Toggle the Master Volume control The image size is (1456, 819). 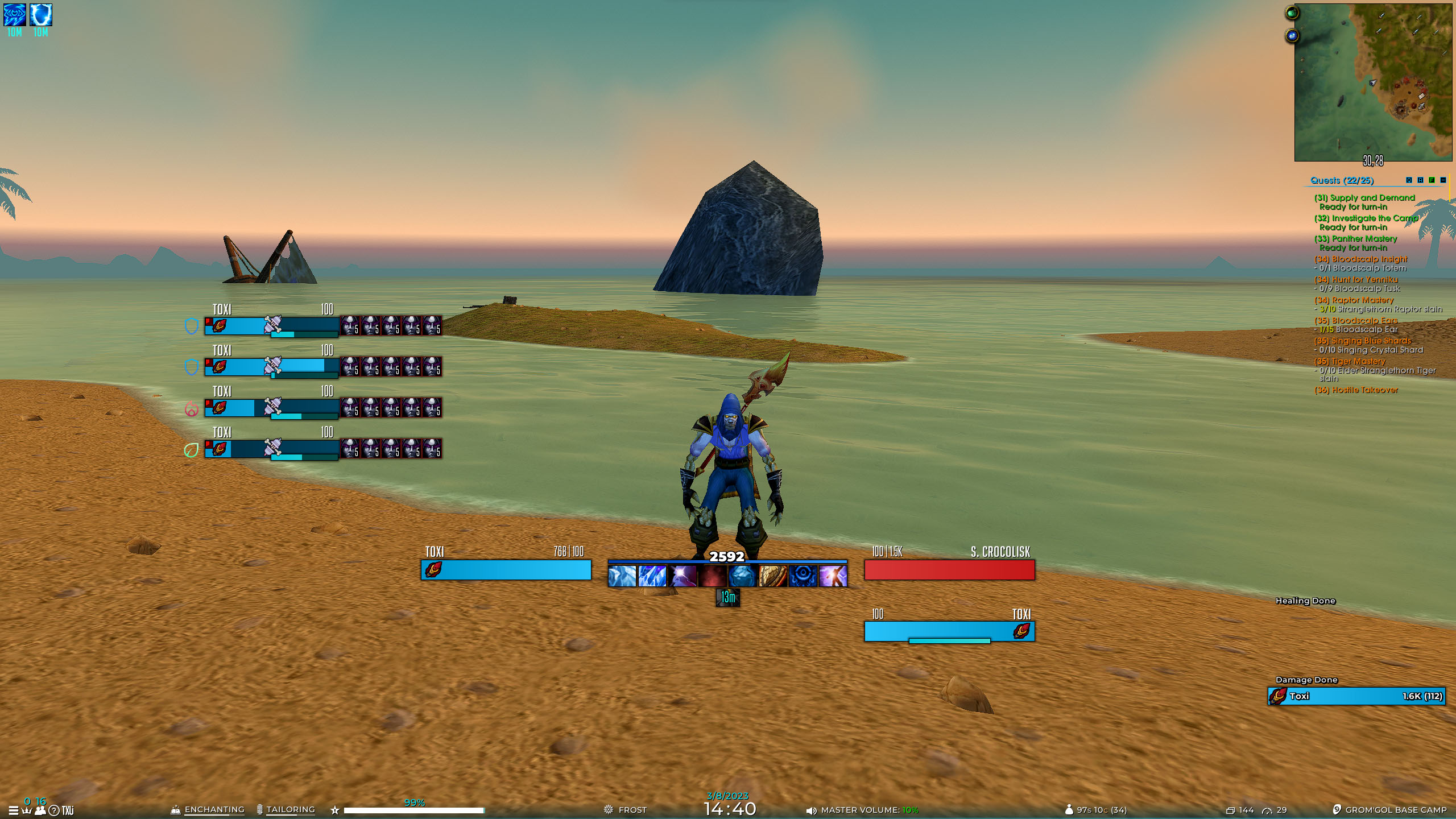(x=862, y=810)
